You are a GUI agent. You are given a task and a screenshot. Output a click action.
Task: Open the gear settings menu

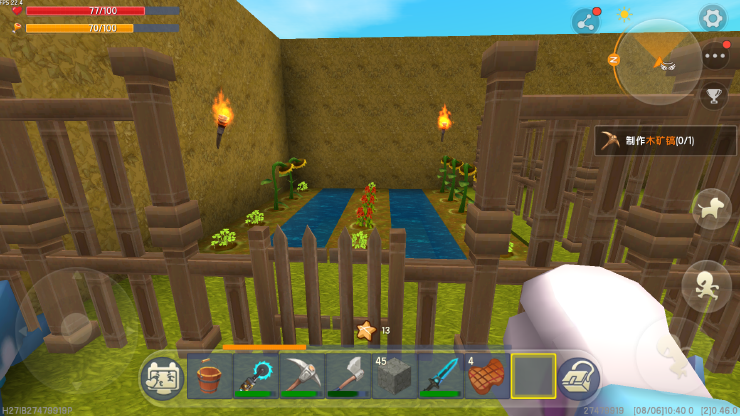tap(712, 17)
